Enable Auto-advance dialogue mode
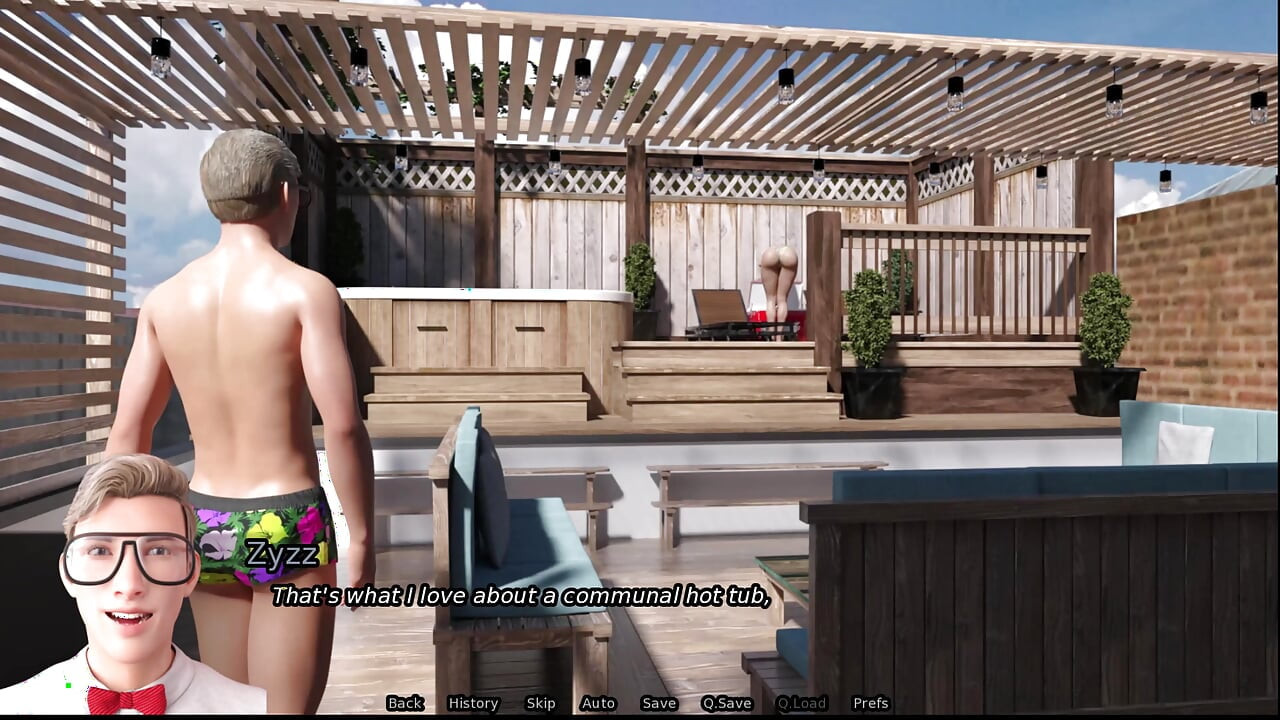This screenshot has height=720, width=1280. tap(598, 703)
